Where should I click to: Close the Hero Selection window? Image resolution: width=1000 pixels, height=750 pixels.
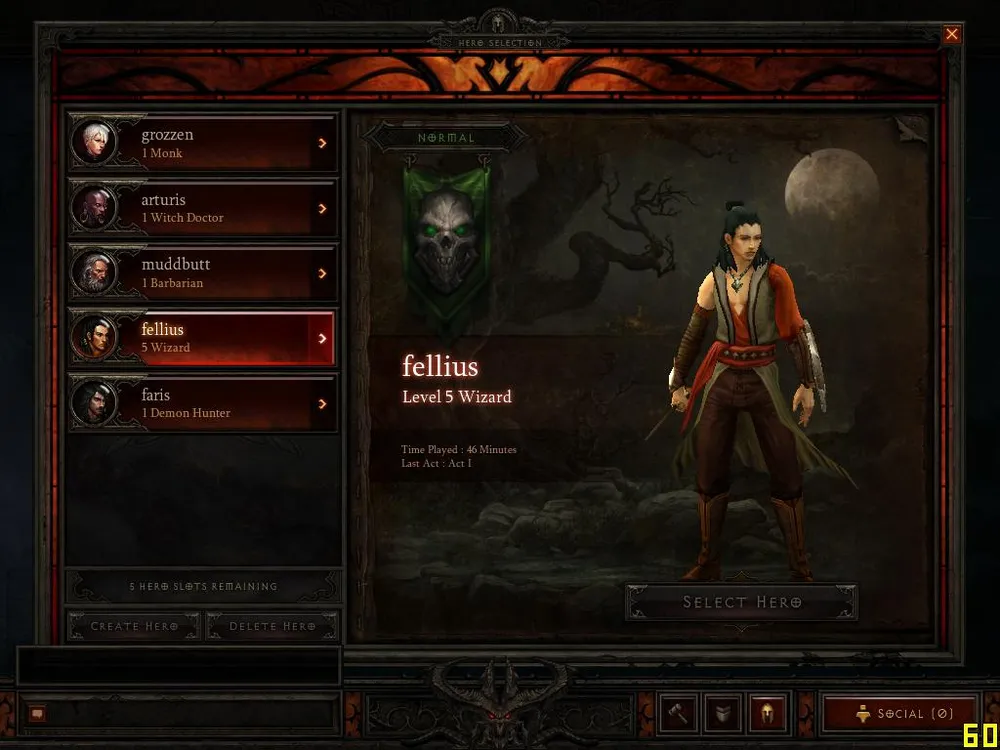tap(952, 34)
